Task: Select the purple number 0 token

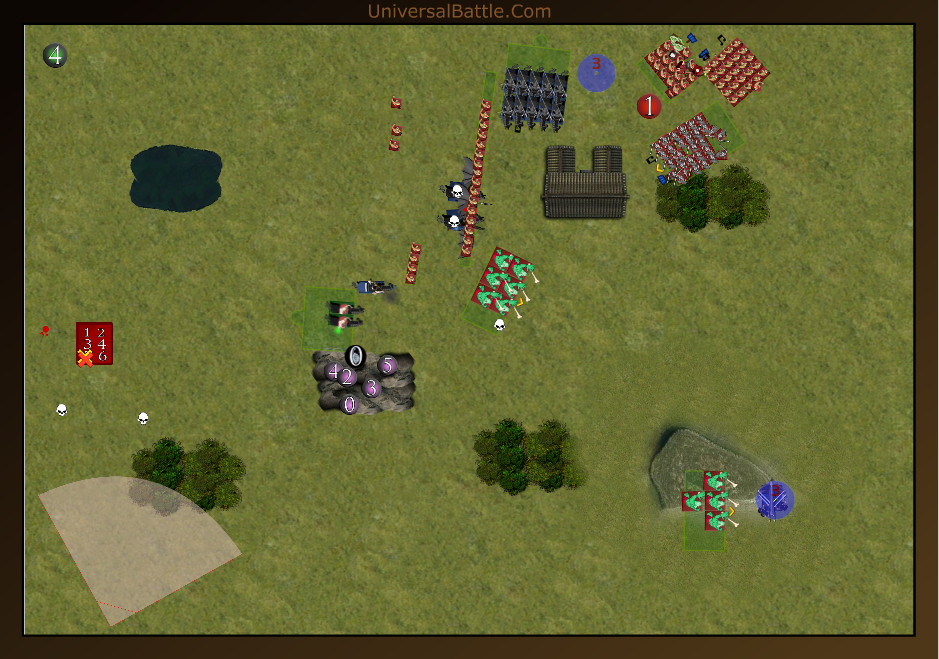Action: tap(349, 405)
